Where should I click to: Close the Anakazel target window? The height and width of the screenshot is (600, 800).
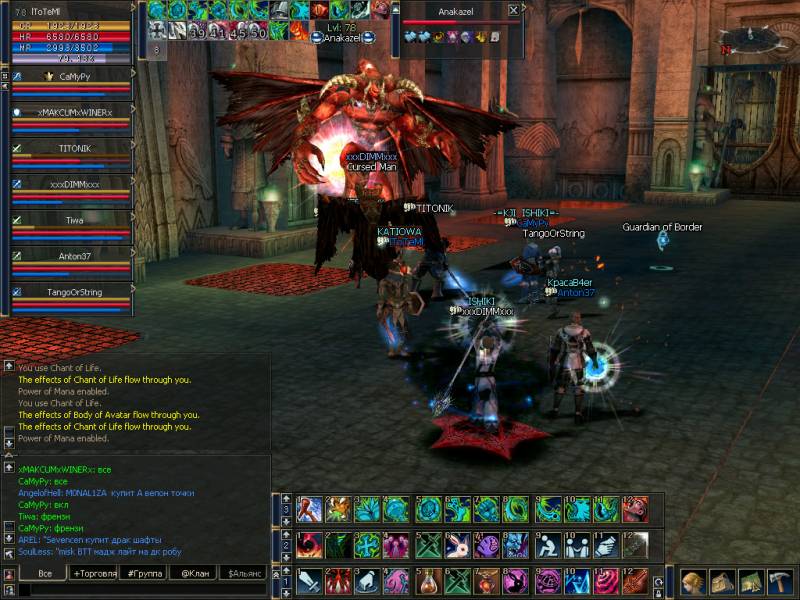(x=513, y=10)
